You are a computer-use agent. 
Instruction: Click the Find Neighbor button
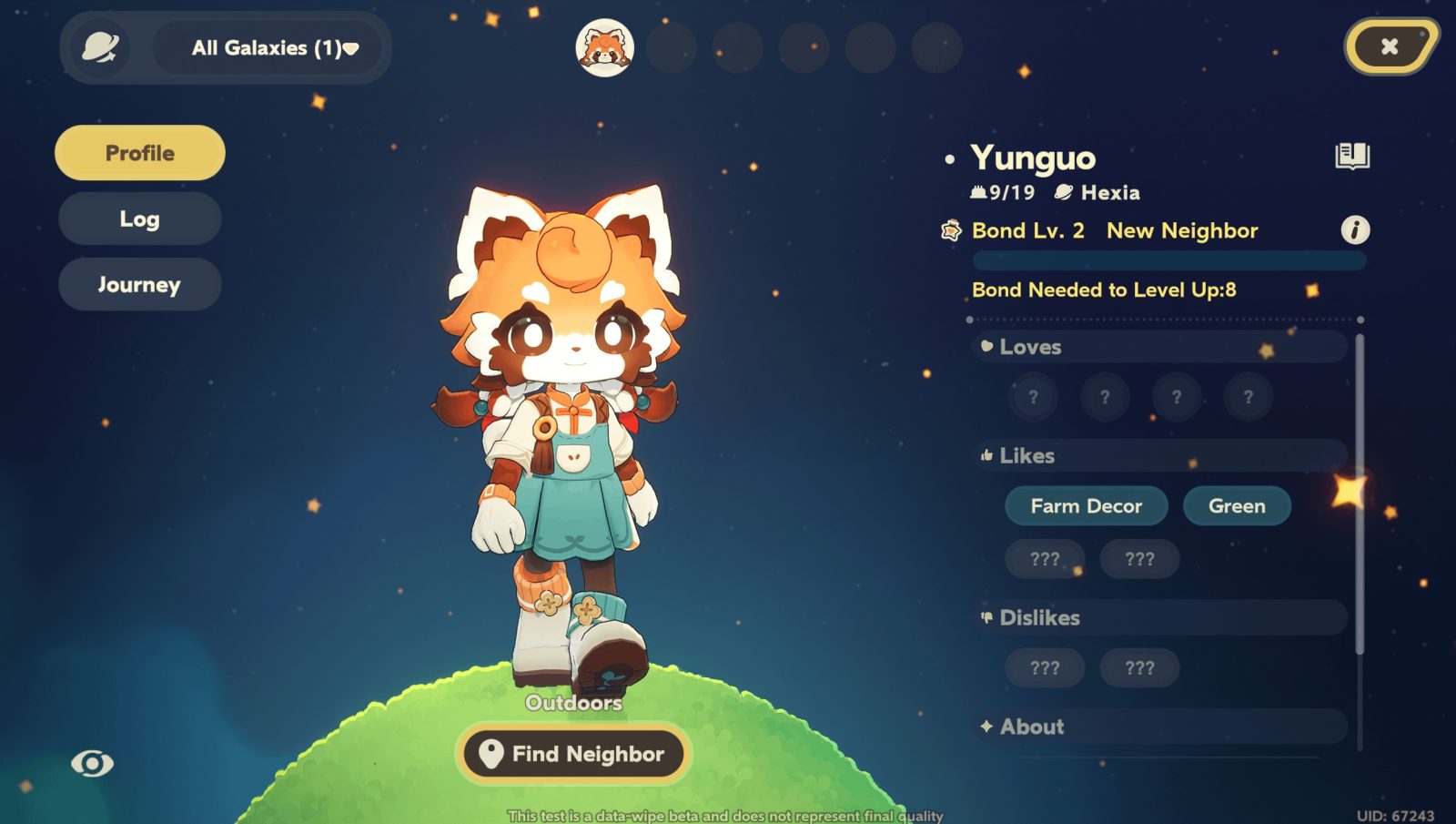(573, 754)
